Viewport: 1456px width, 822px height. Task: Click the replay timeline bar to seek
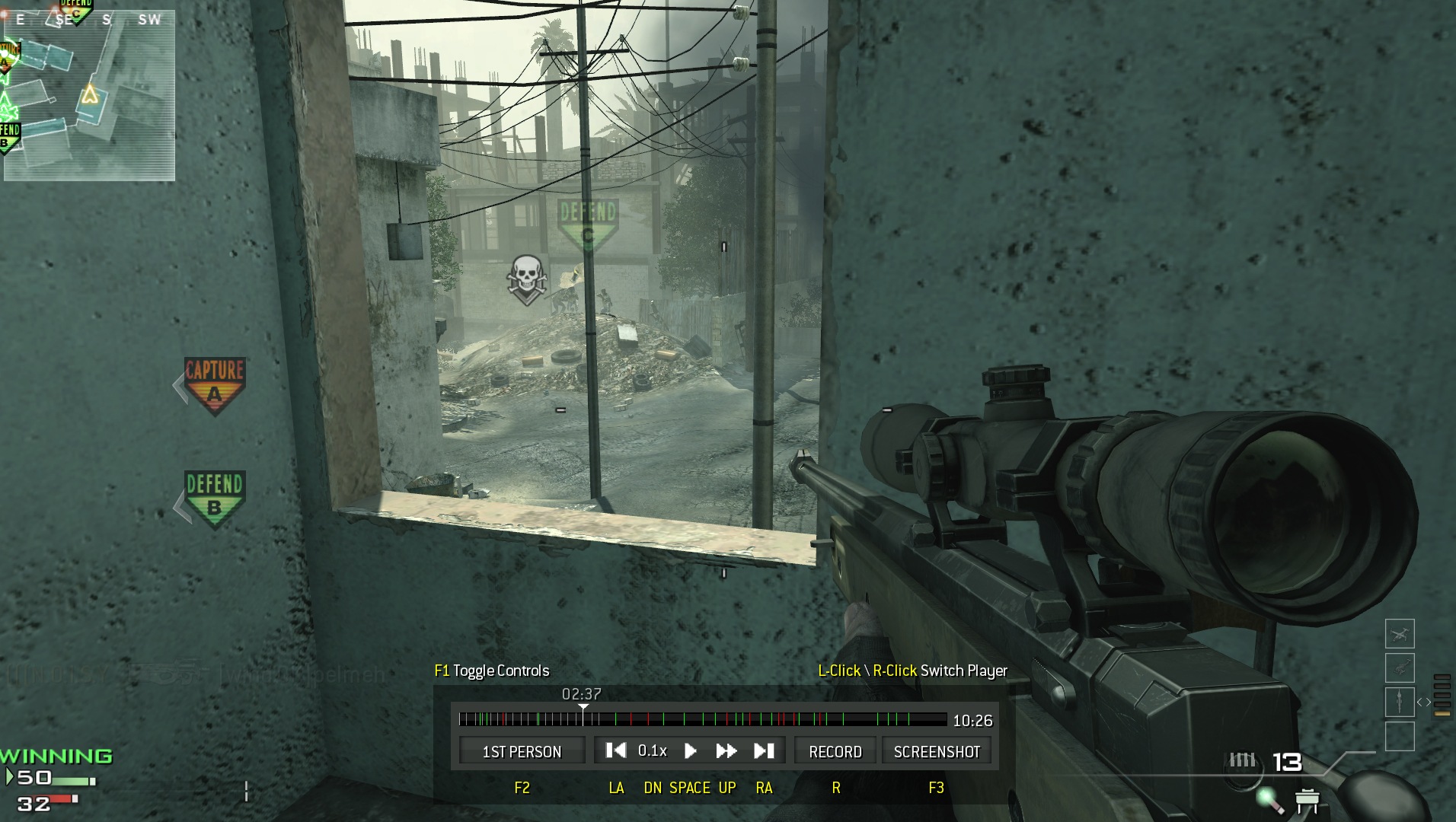702,718
